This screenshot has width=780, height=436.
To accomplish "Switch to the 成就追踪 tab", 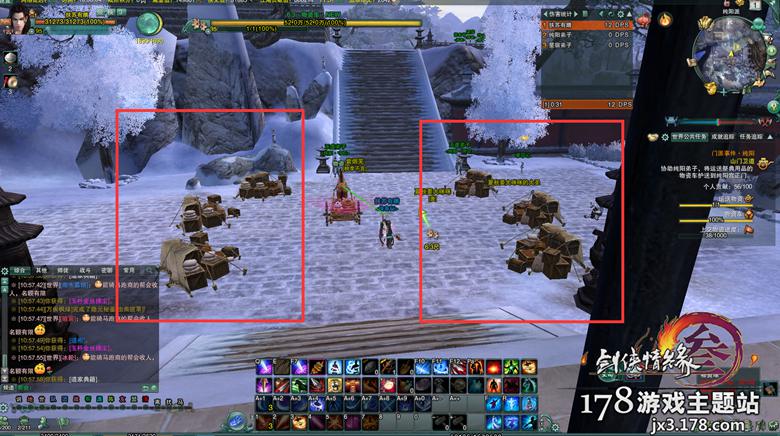I will 725,135.
